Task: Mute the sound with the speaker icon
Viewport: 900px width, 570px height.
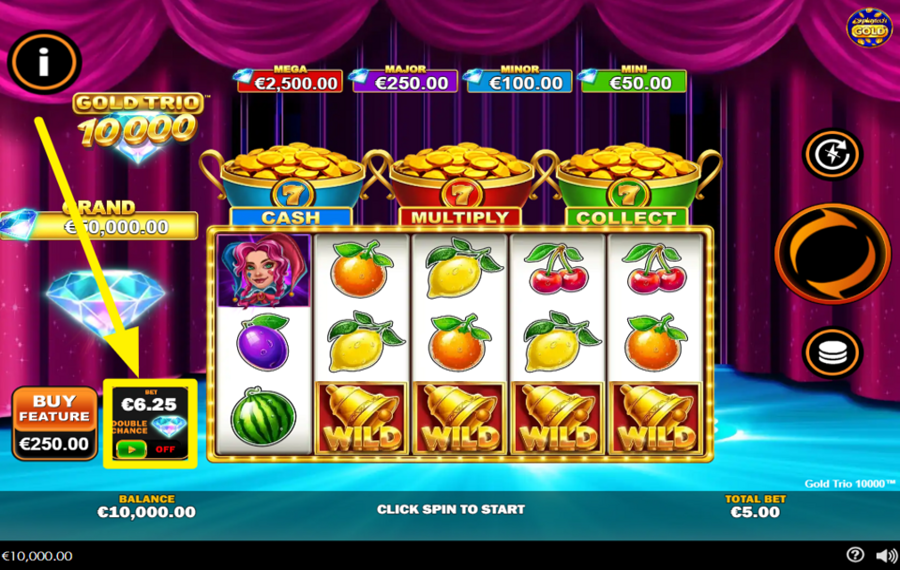Action: 886,555
